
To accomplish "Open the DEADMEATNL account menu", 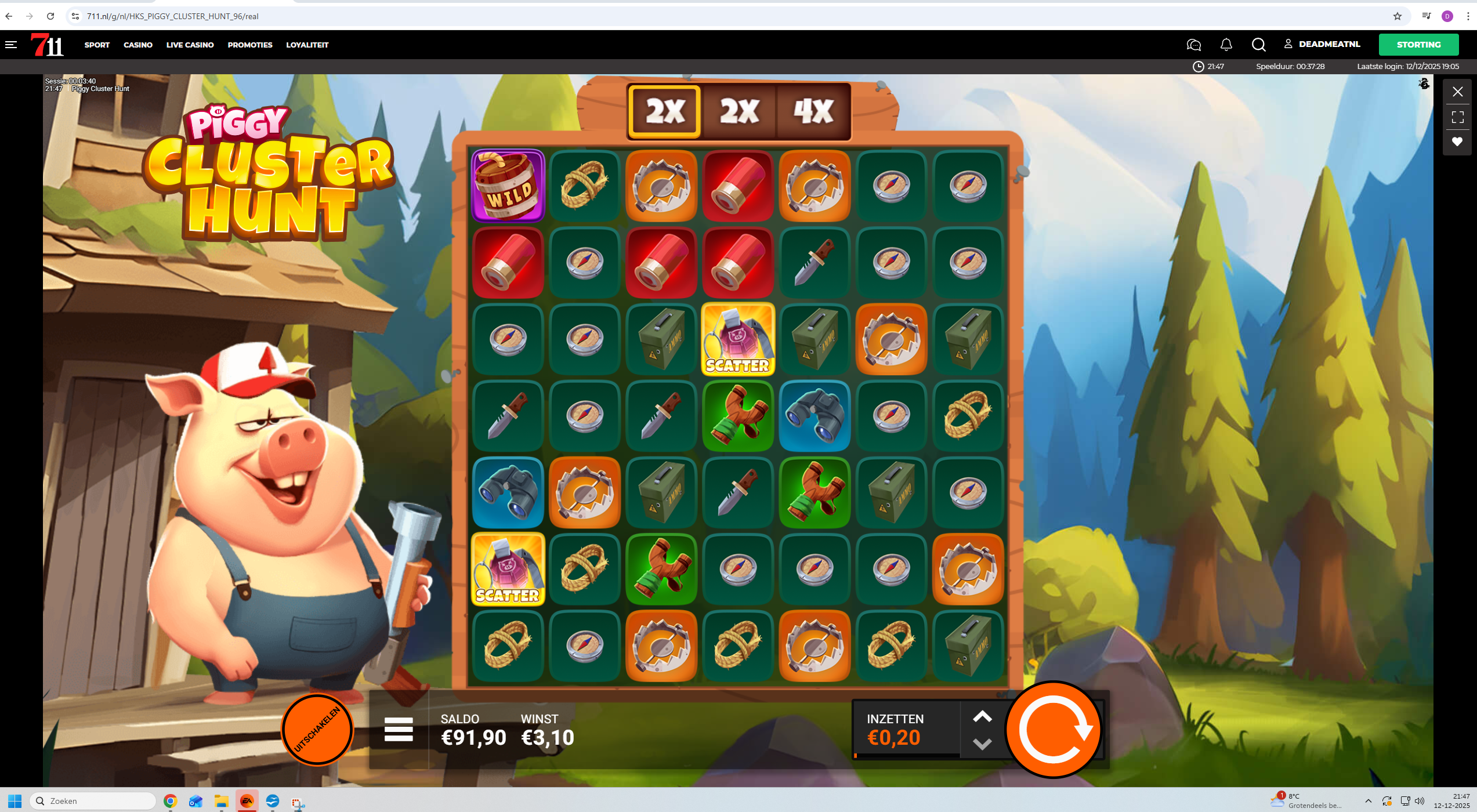I will click(x=1322, y=44).
